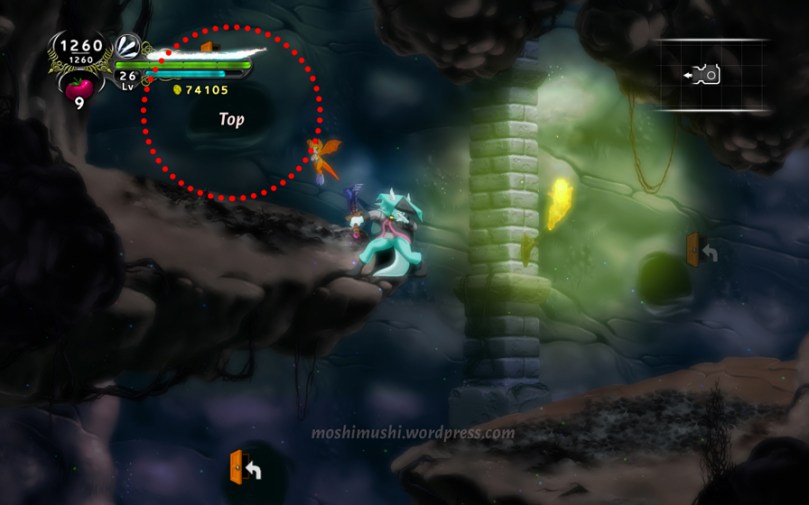This screenshot has width=809, height=505.
Task: Open the grid minimap
Action: click(712, 75)
